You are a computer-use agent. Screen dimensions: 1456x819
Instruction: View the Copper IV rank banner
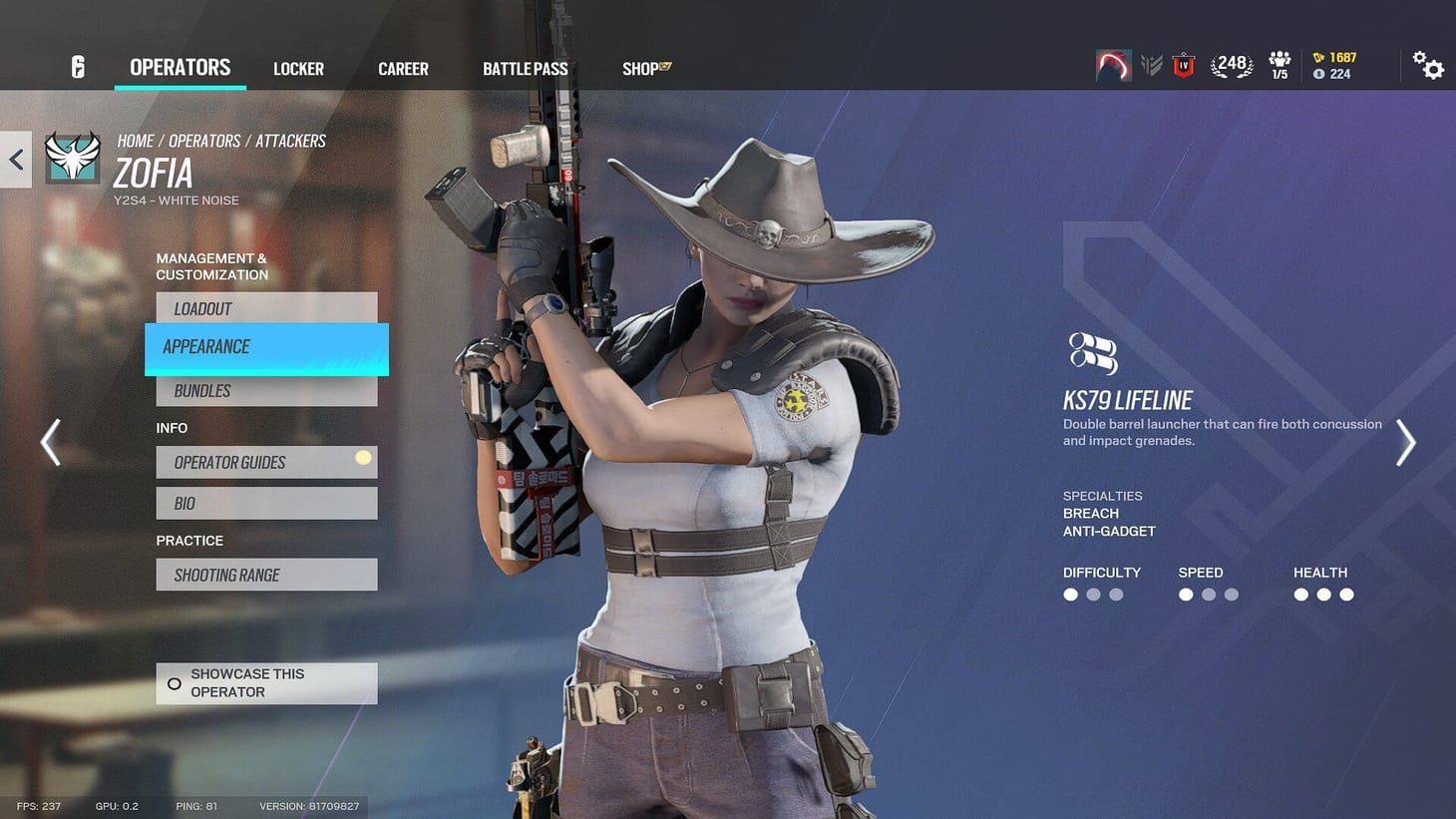tap(1184, 64)
